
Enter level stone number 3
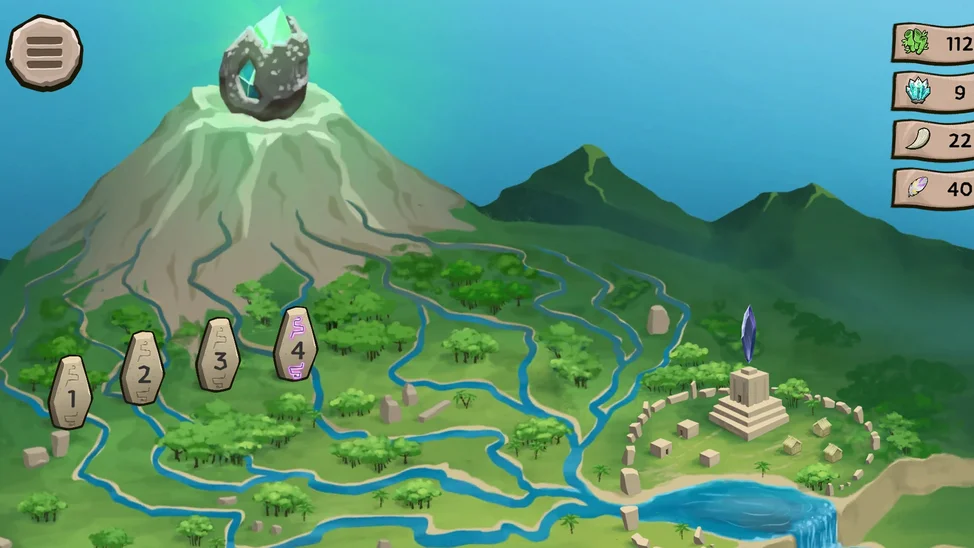(x=218, y=355)
